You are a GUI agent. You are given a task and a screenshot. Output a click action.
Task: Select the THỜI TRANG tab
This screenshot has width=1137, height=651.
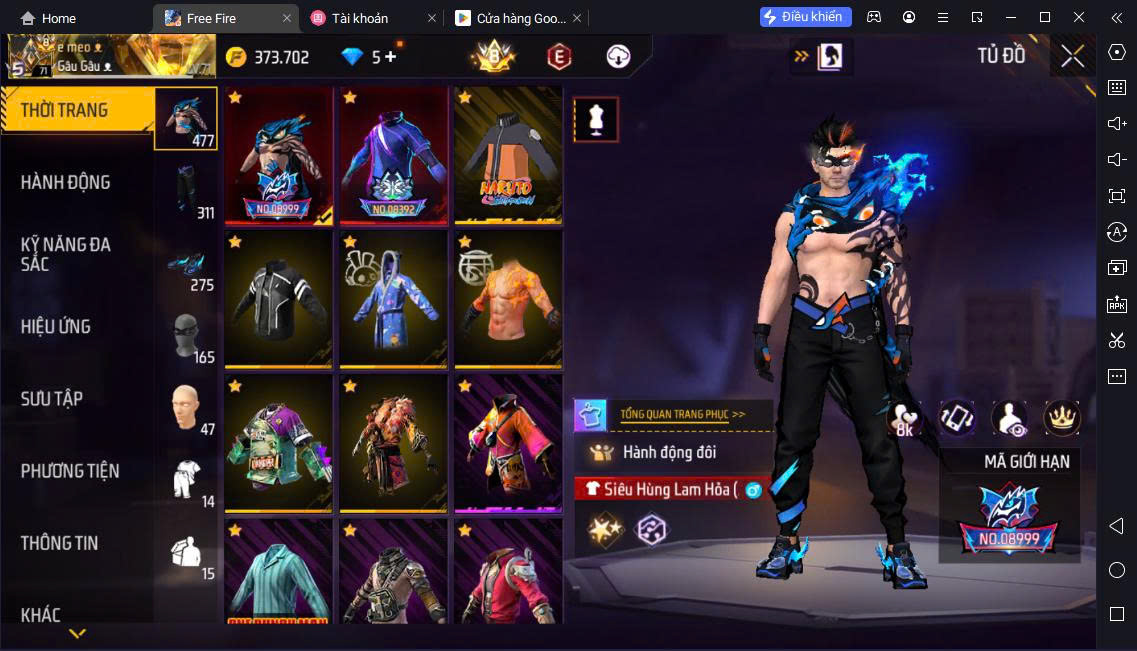(x=64, y=110)
